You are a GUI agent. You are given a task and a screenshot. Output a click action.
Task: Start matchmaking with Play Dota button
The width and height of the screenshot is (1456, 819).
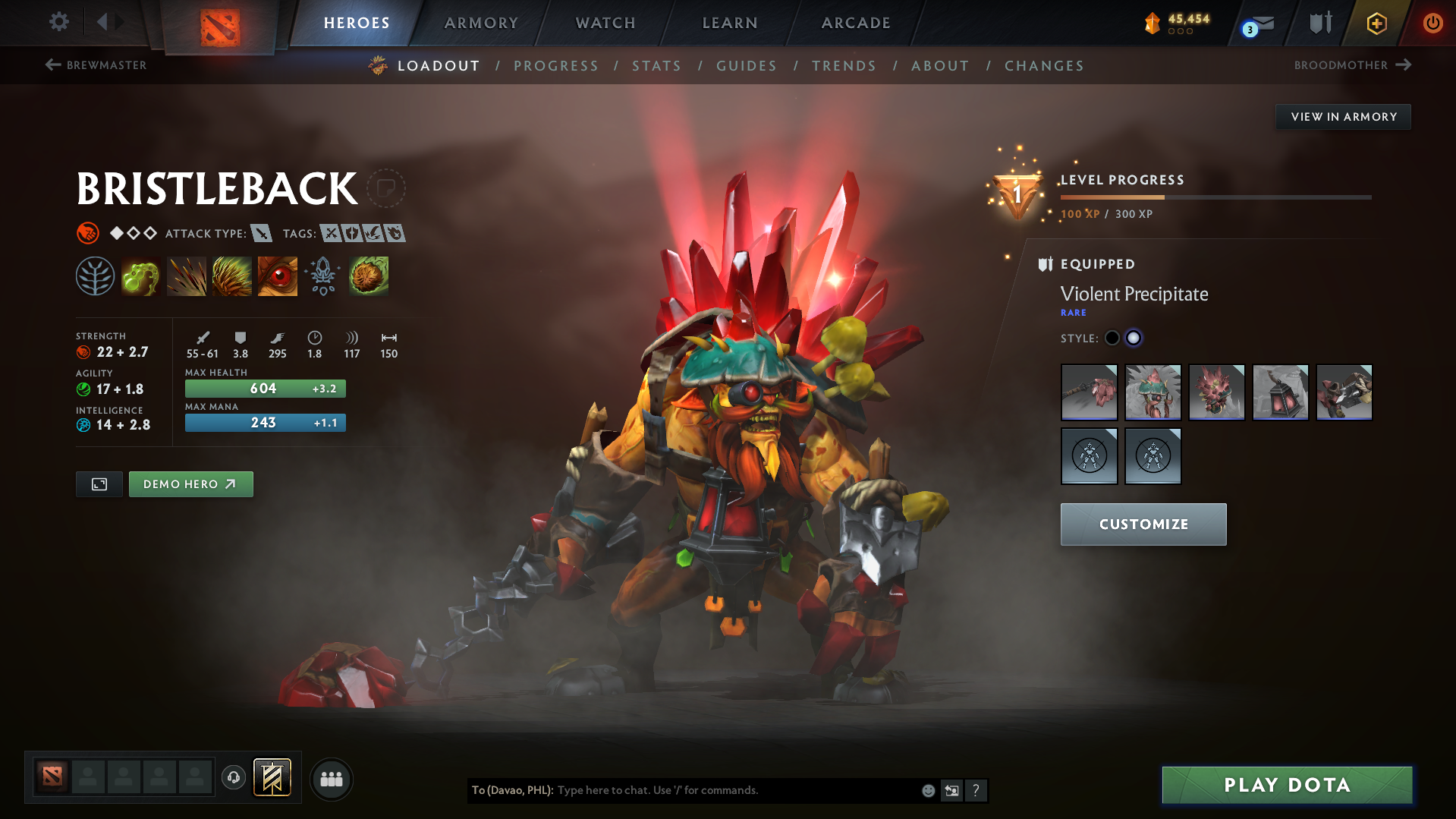click(x=1287, y=785)
